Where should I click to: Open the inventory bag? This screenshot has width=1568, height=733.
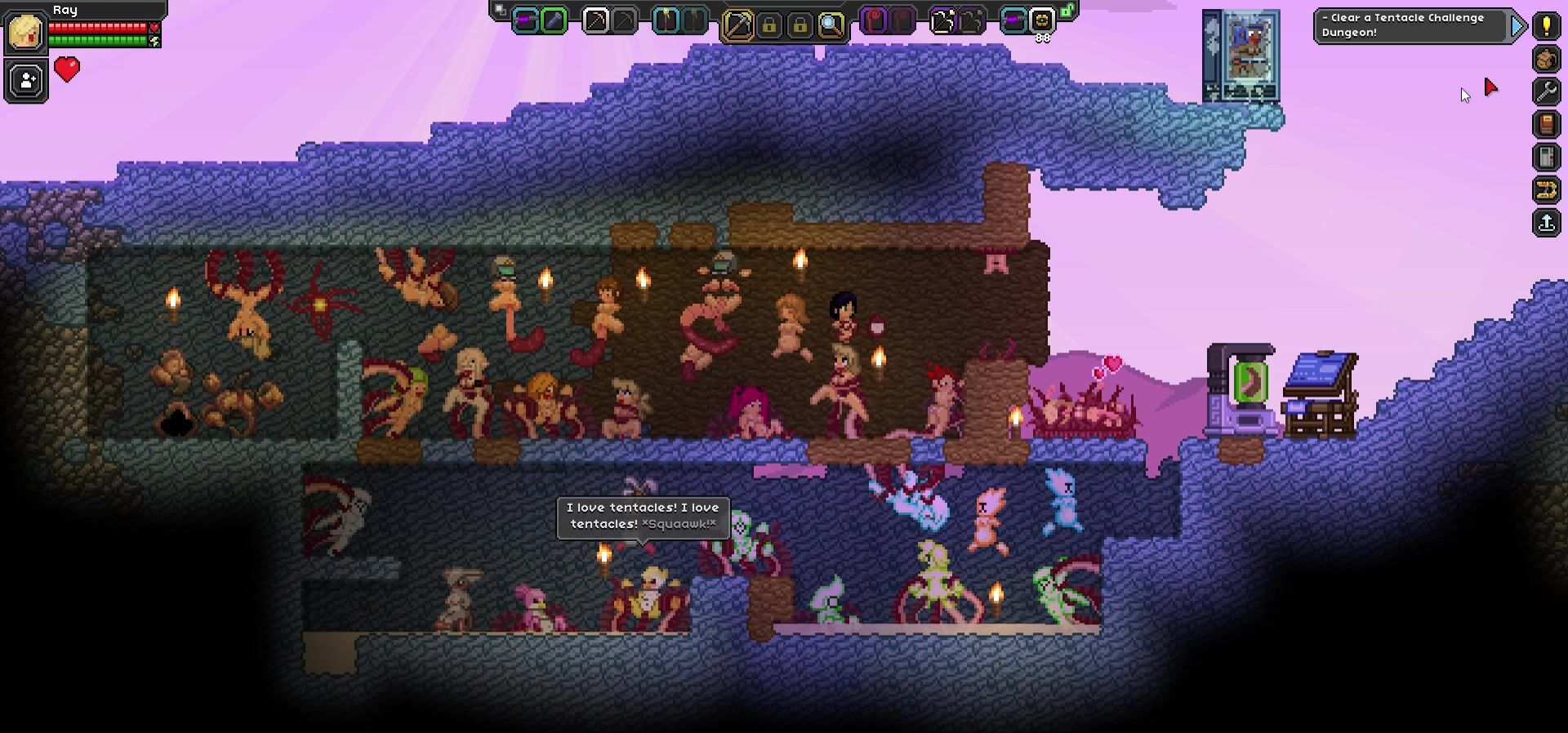click(x=1546, y=59)
